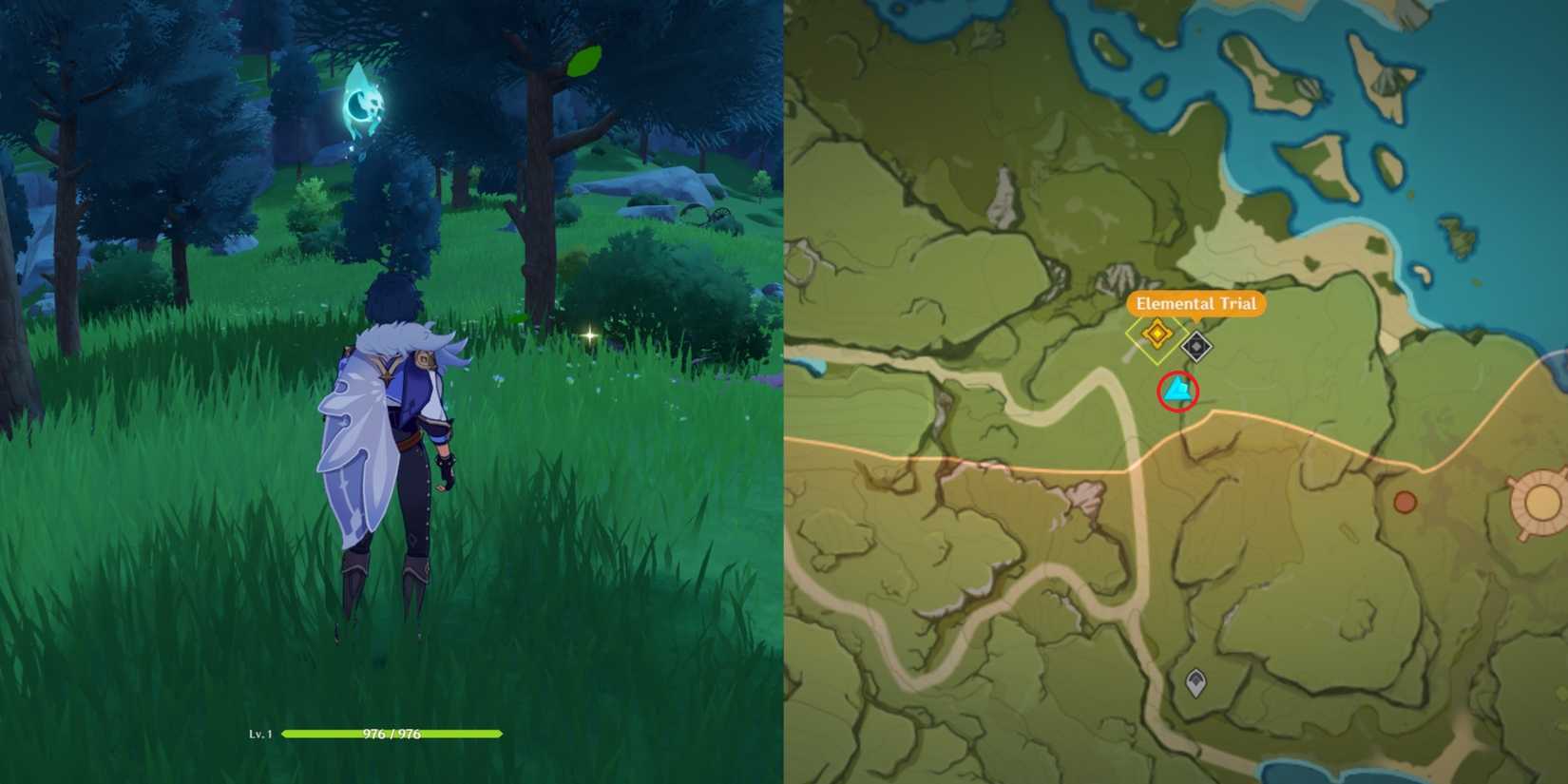Click the Elemental Trial orange banner text
The height and width of the screenshot is (784, 1568).
1197,304
